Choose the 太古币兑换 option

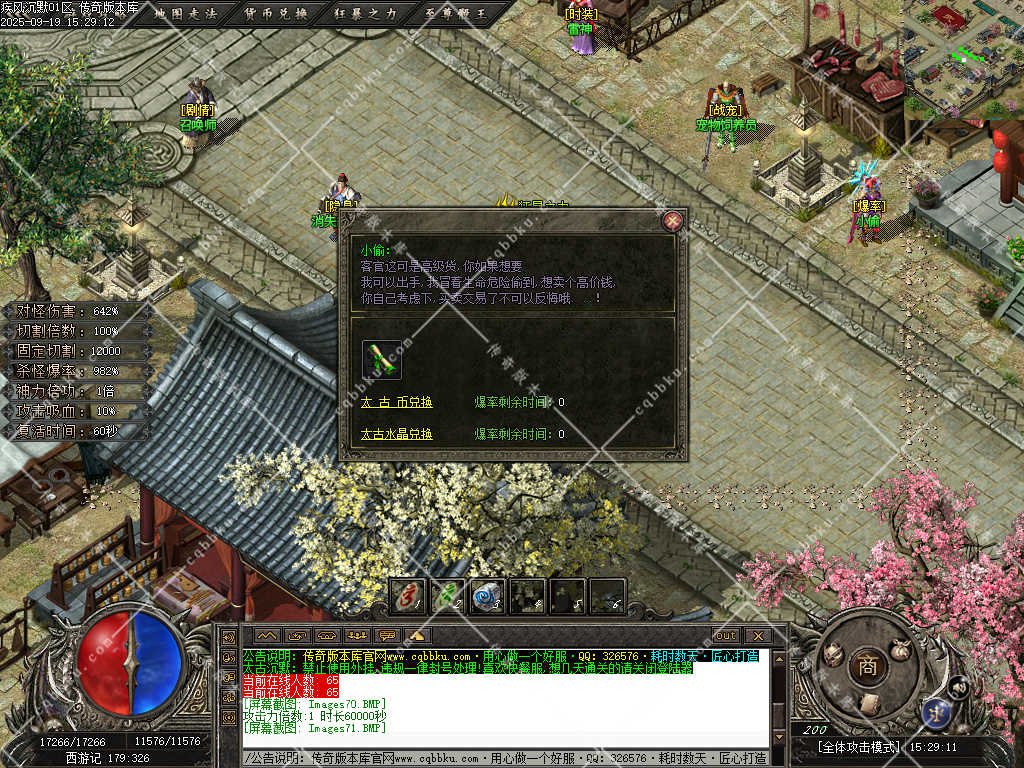(x=397, y=402)
